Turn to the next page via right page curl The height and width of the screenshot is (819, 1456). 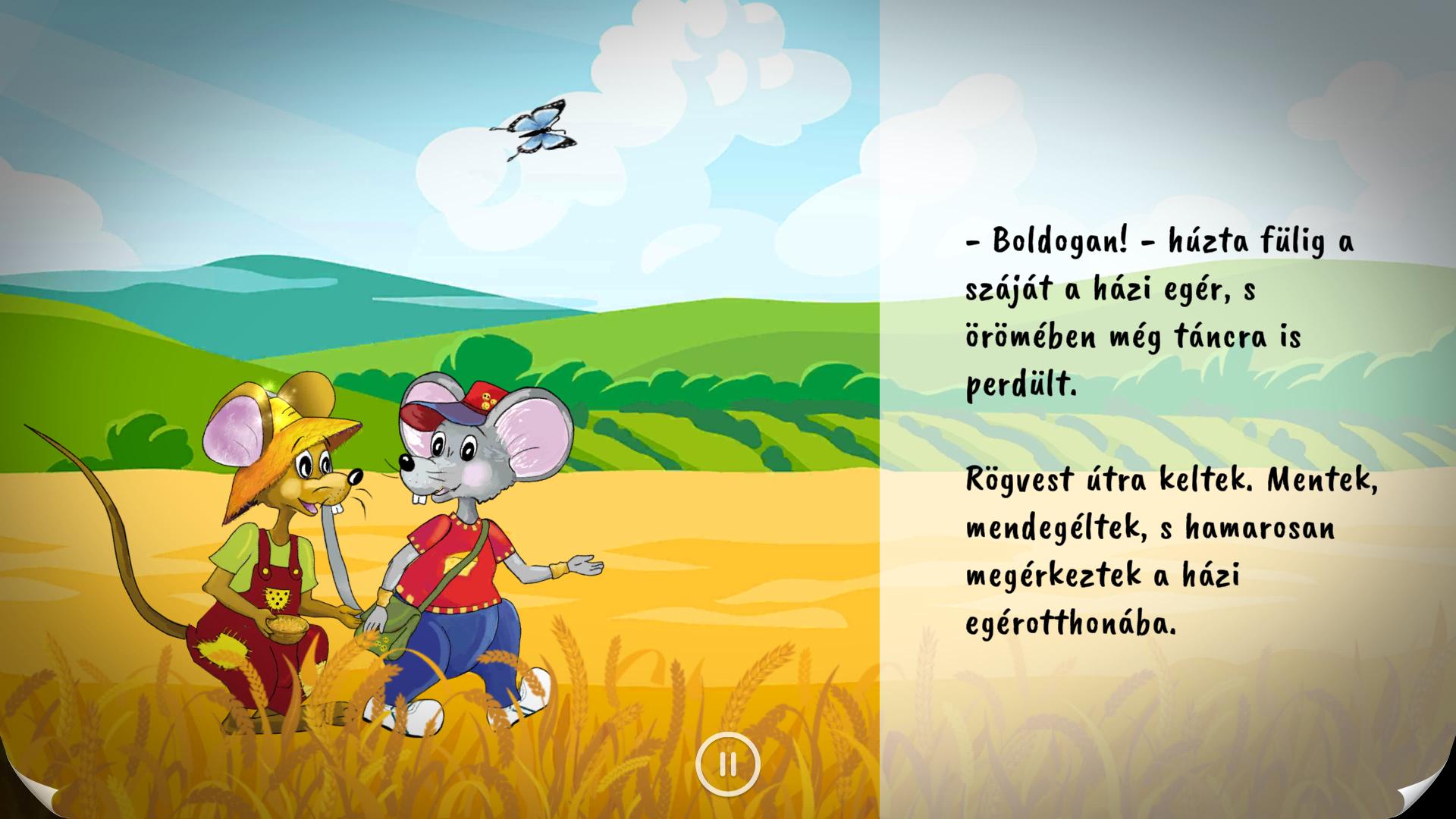[x=1429, y=795]
